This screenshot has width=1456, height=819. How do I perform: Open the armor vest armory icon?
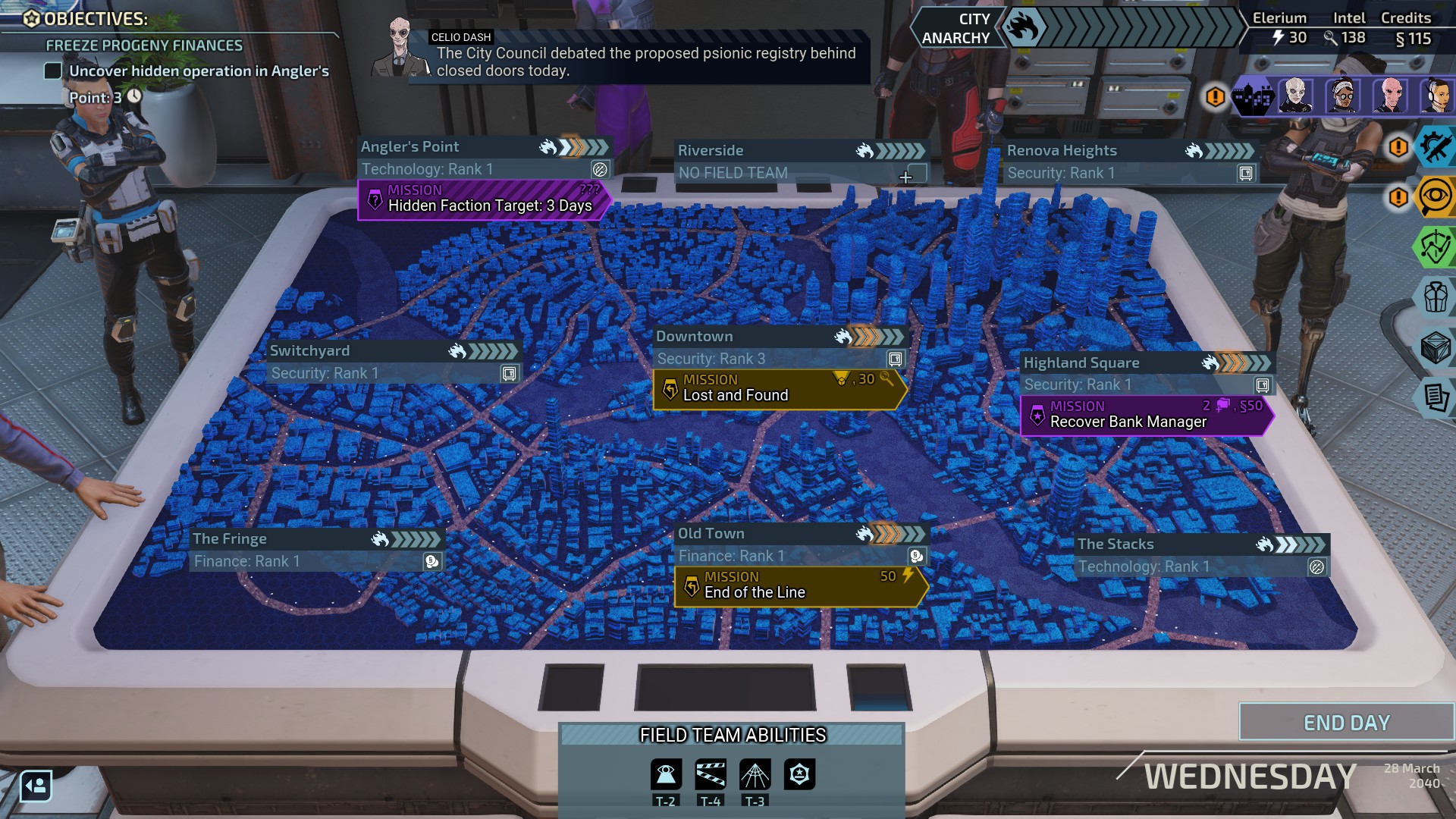(1435, 297)
